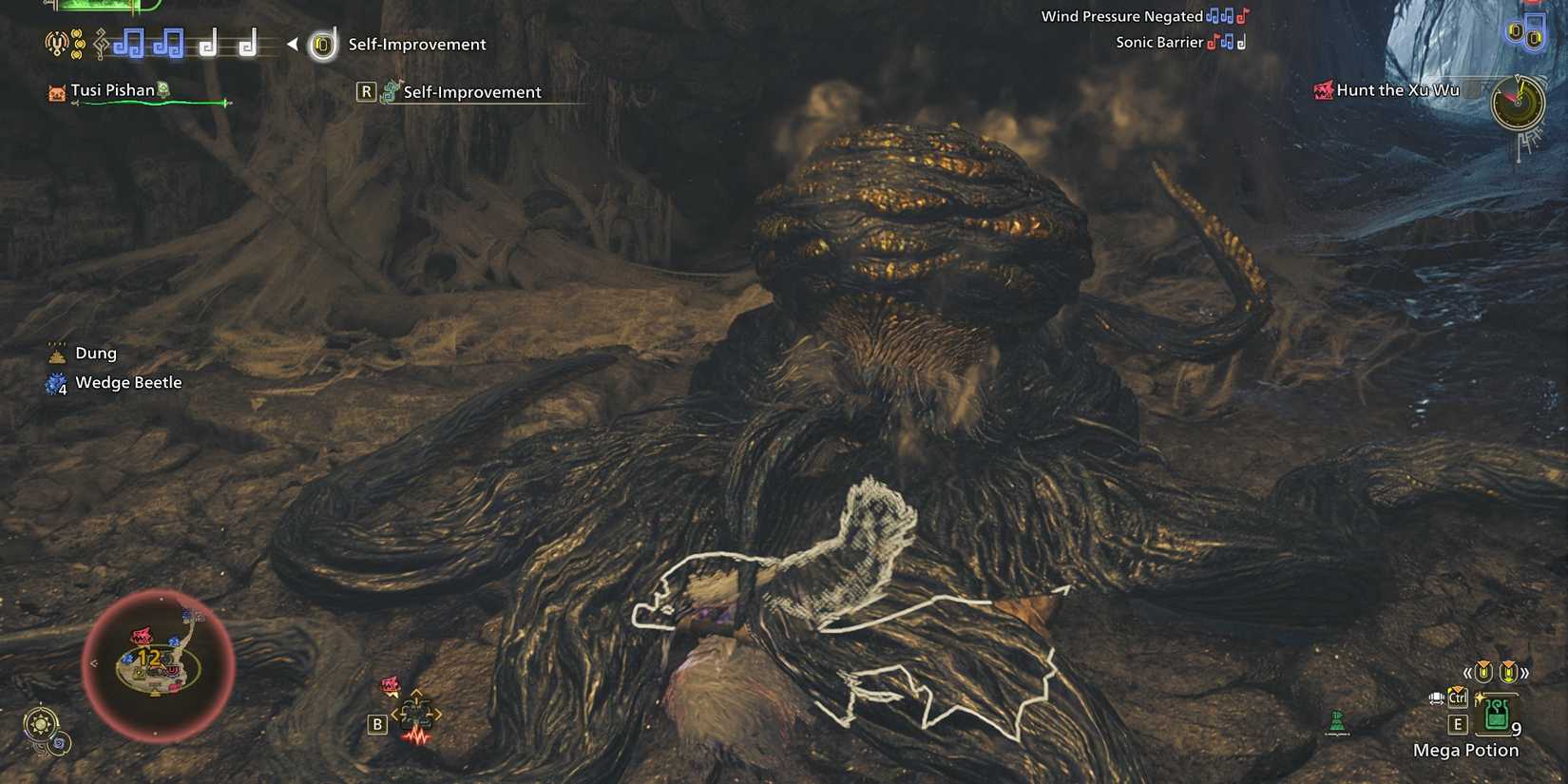Click the Ctrl key prompt above the E prompt
This screenshot has height=784, width=1568.
click(x=1458, y=698)
